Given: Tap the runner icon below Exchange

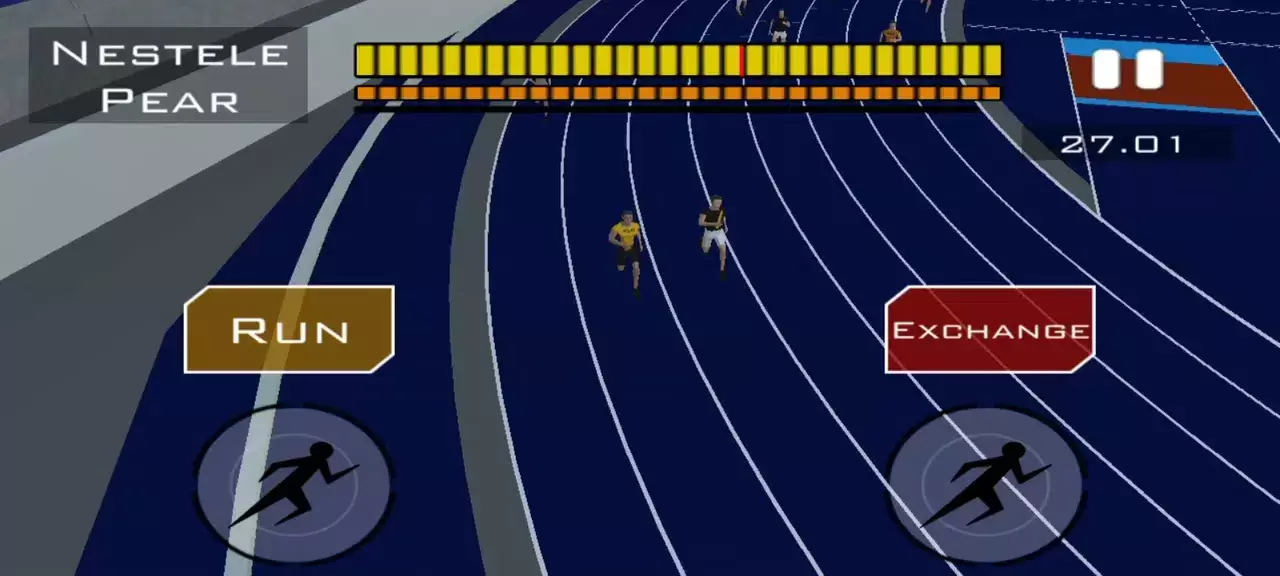Looking at the screenshot, I should pyautogui.click(x=986, y=484).
